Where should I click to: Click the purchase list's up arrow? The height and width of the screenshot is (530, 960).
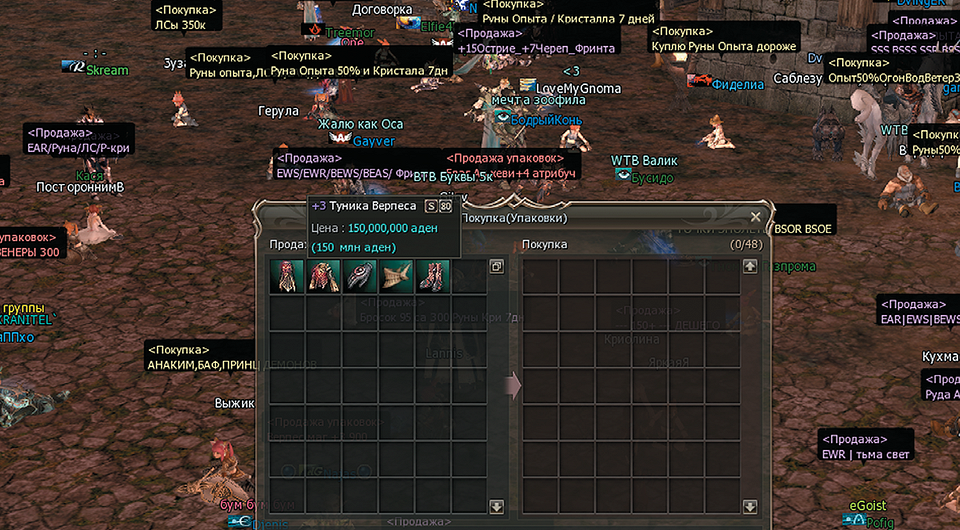(750, 267)
